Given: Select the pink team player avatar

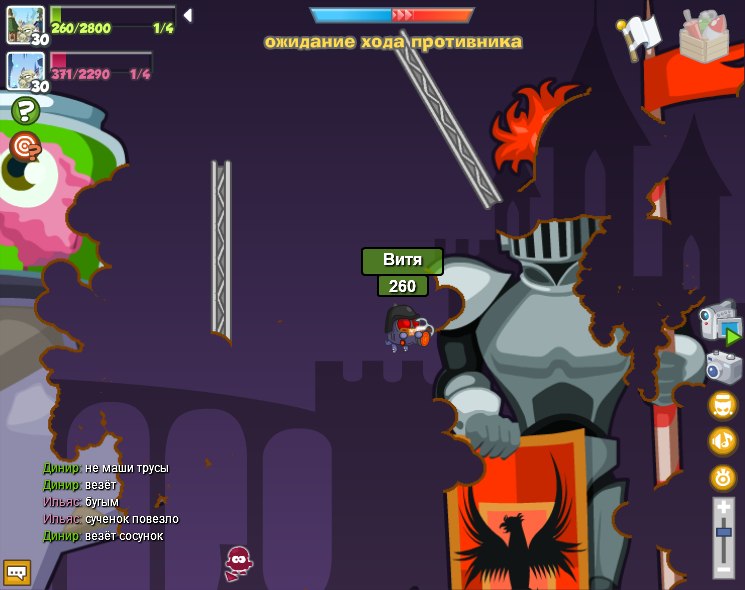Looking at the screenshot, I should (x=24, y=70).
